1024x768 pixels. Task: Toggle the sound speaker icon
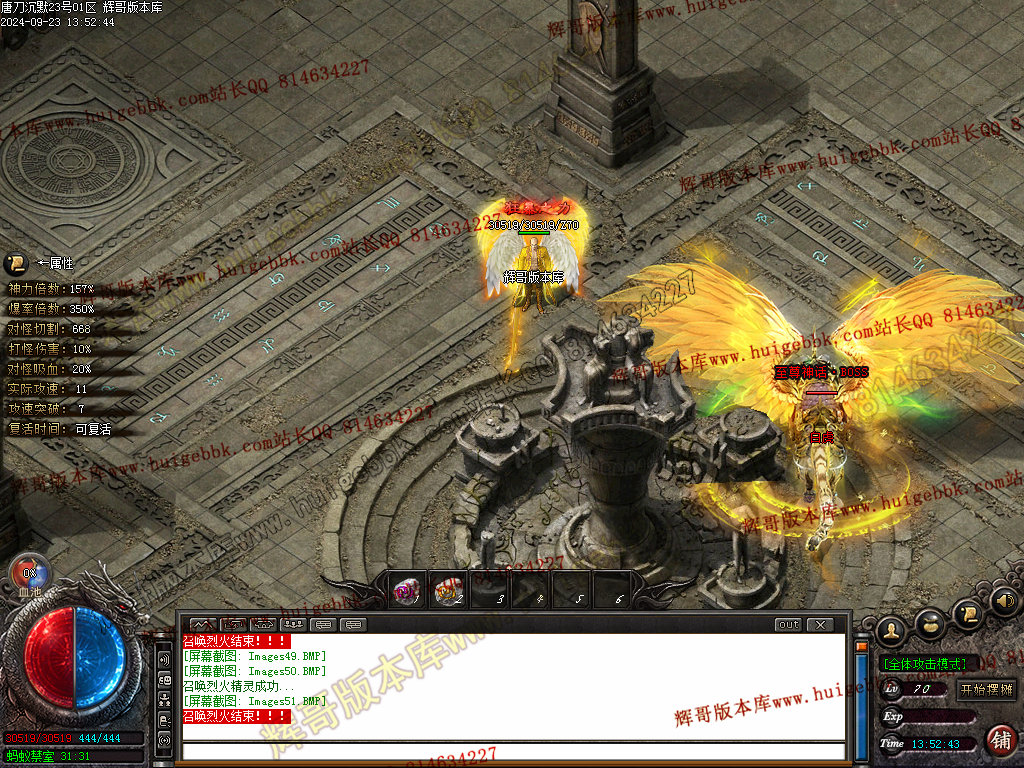click(x=1005, y=601)
